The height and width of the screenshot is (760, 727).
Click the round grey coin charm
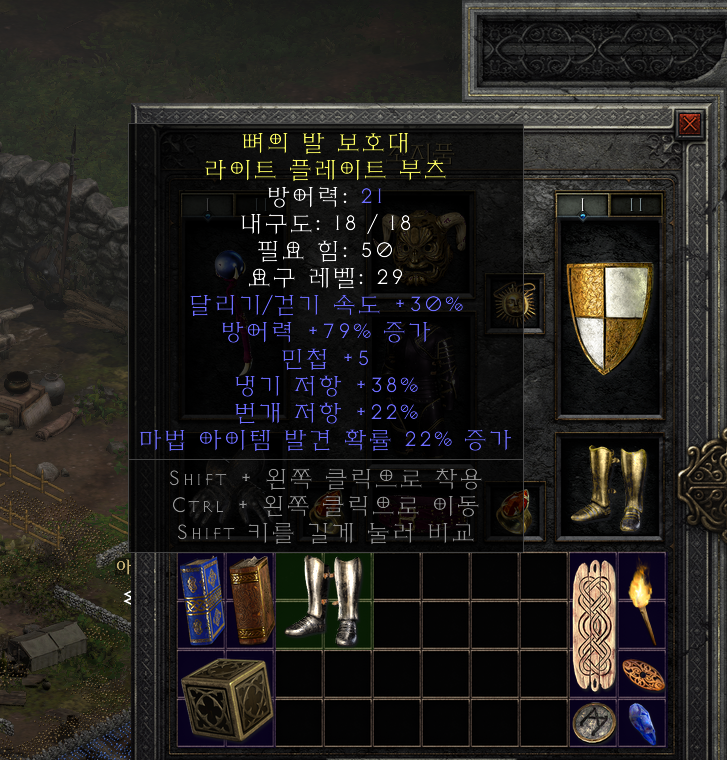pos(592,722)
